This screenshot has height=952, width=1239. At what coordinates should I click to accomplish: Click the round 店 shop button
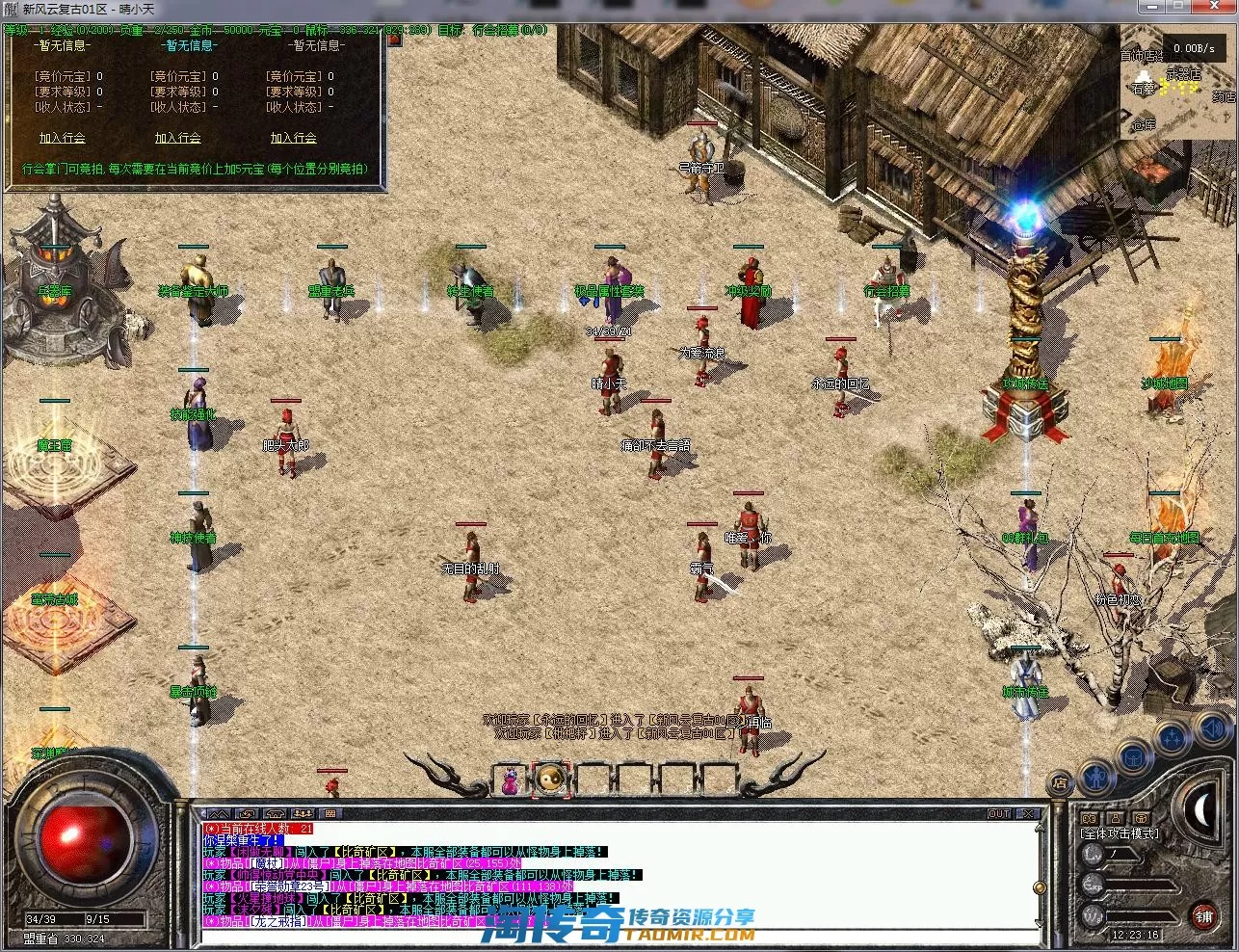[1060, 782]
